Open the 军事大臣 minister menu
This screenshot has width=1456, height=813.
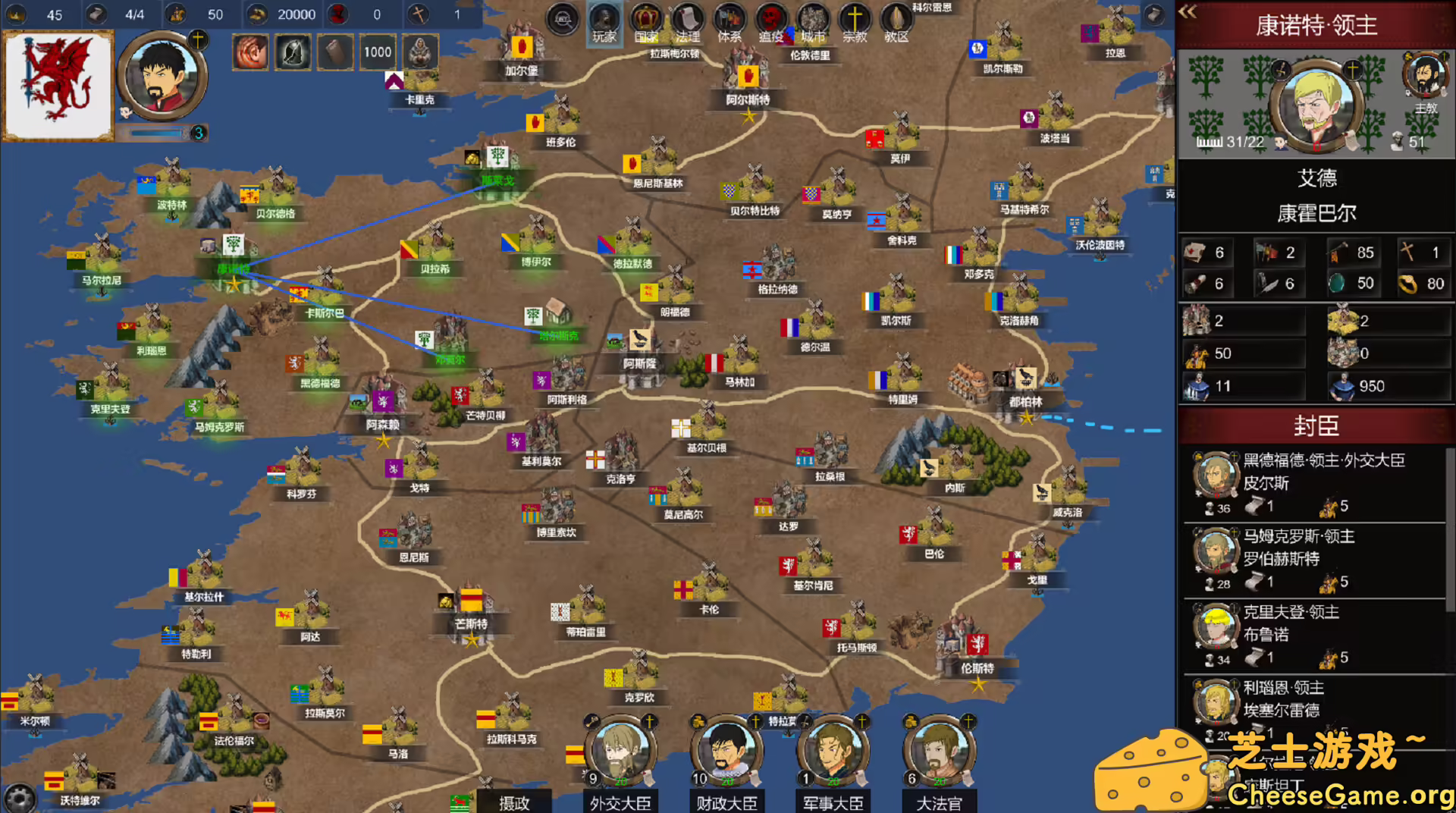(833, 804)
